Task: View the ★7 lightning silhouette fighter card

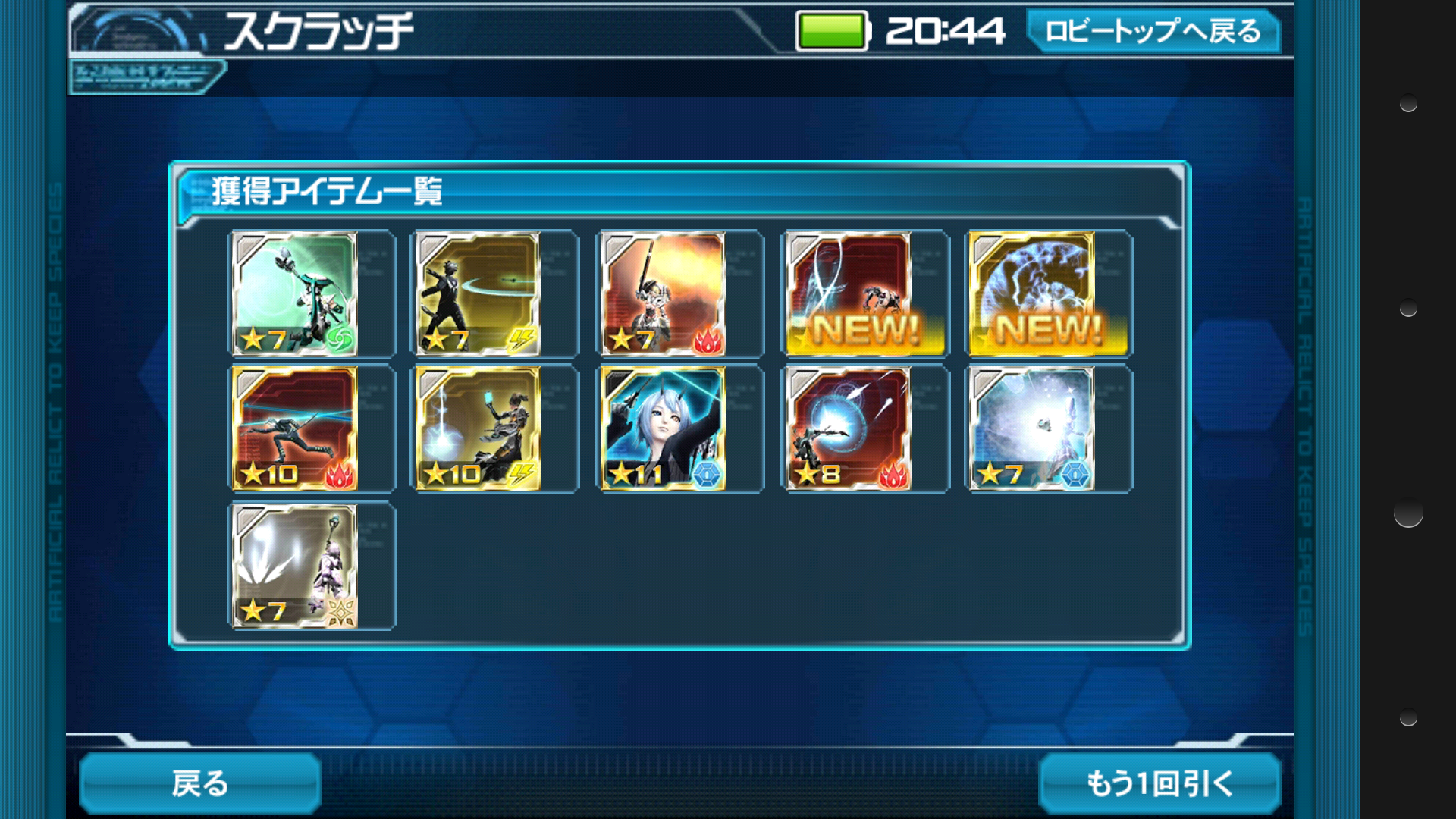Action: coord(479,294)
